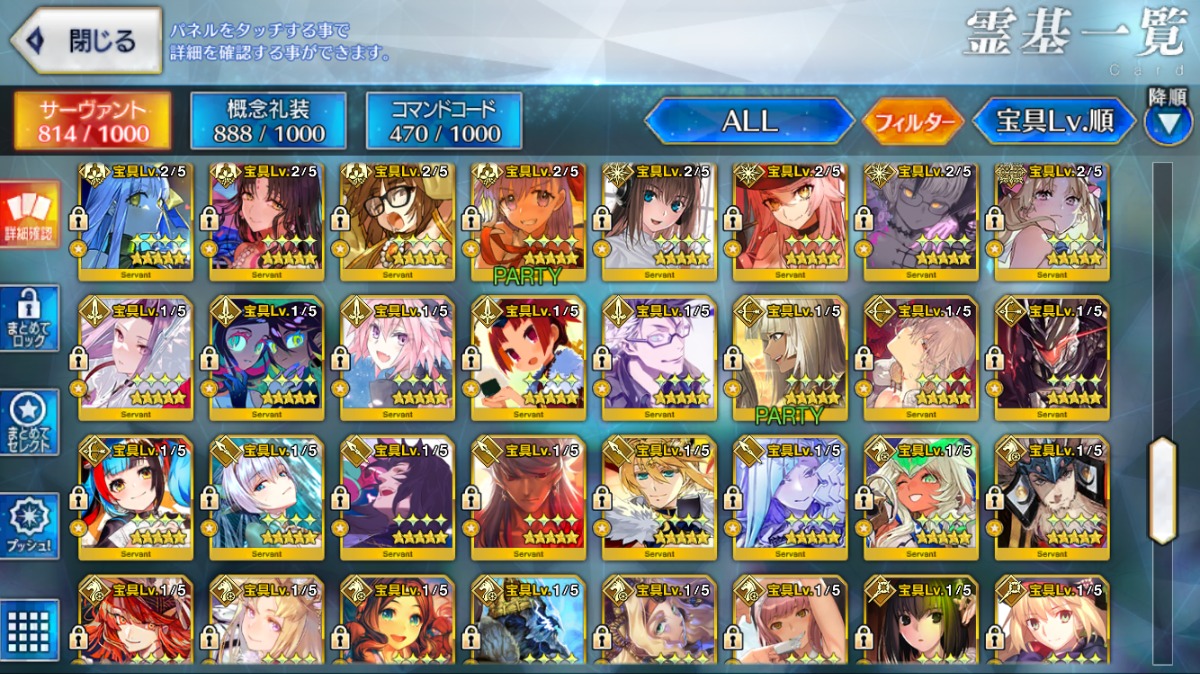Select the ALL class filter button
This screenshot has height=674, width=1200.
[749, 121]
